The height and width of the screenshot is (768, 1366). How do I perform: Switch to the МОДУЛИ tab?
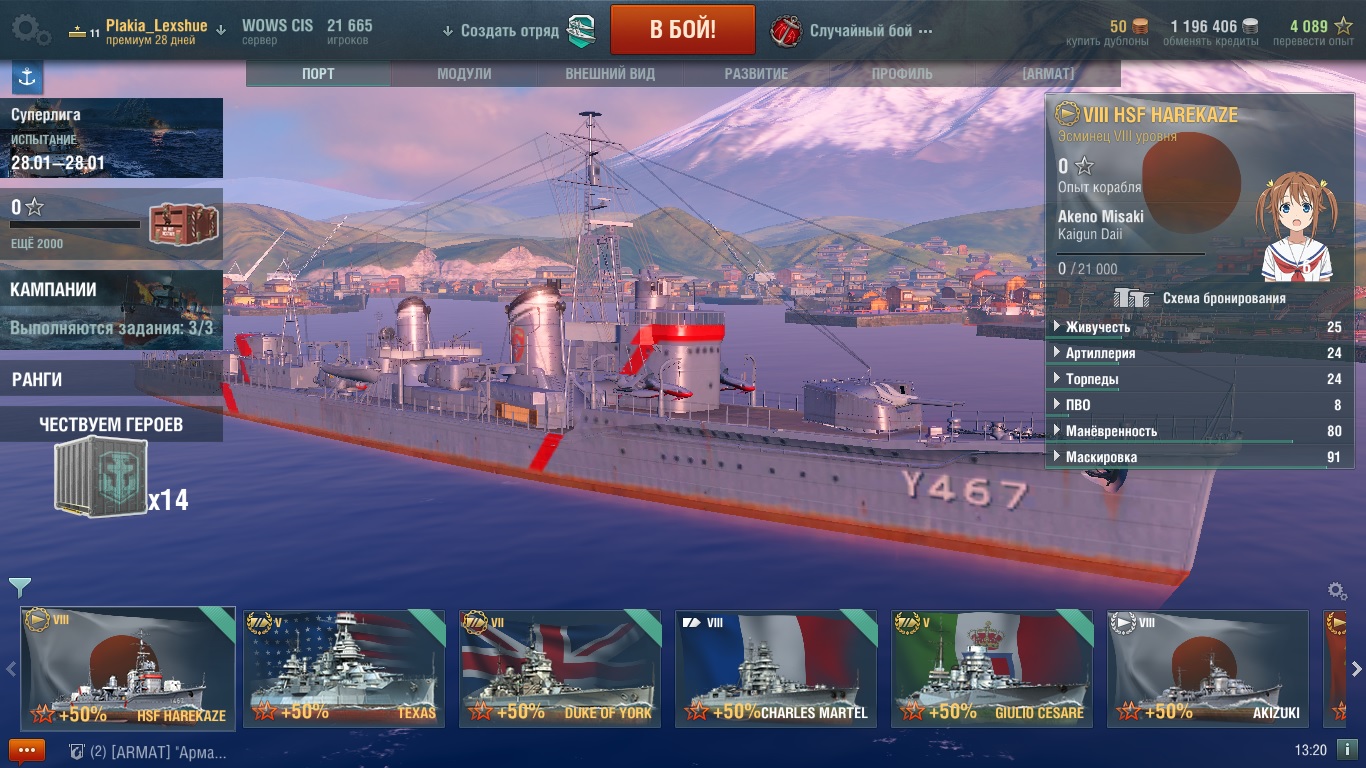[x=464, y=74]
